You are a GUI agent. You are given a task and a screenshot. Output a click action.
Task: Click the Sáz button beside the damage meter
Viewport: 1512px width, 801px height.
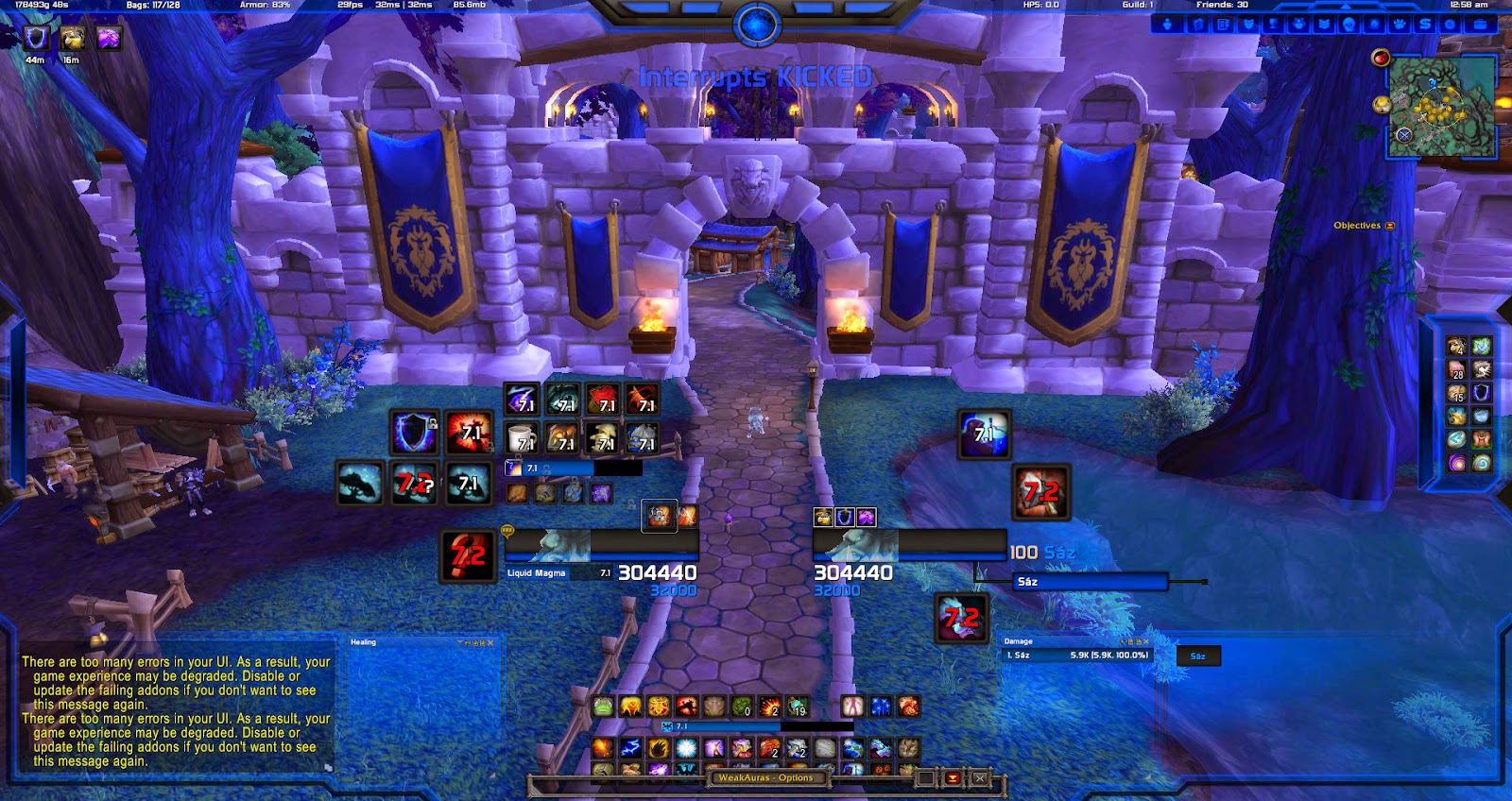1197,656
